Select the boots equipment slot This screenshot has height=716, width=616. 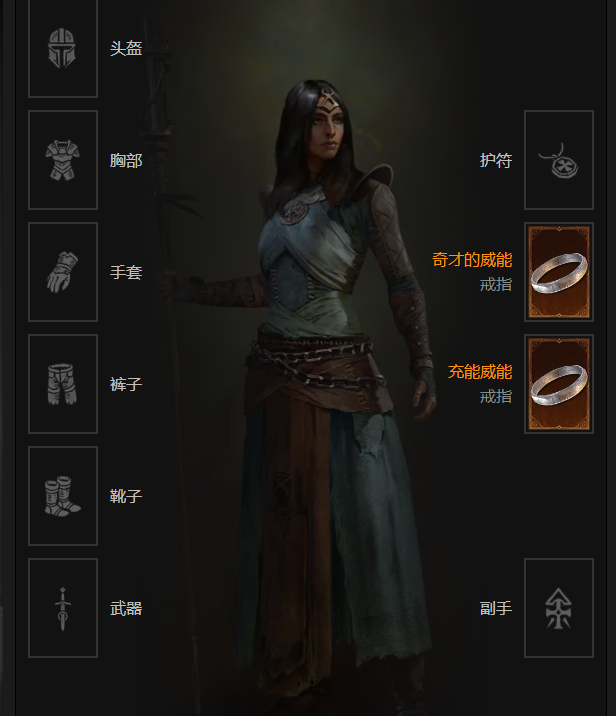point(62,496)
